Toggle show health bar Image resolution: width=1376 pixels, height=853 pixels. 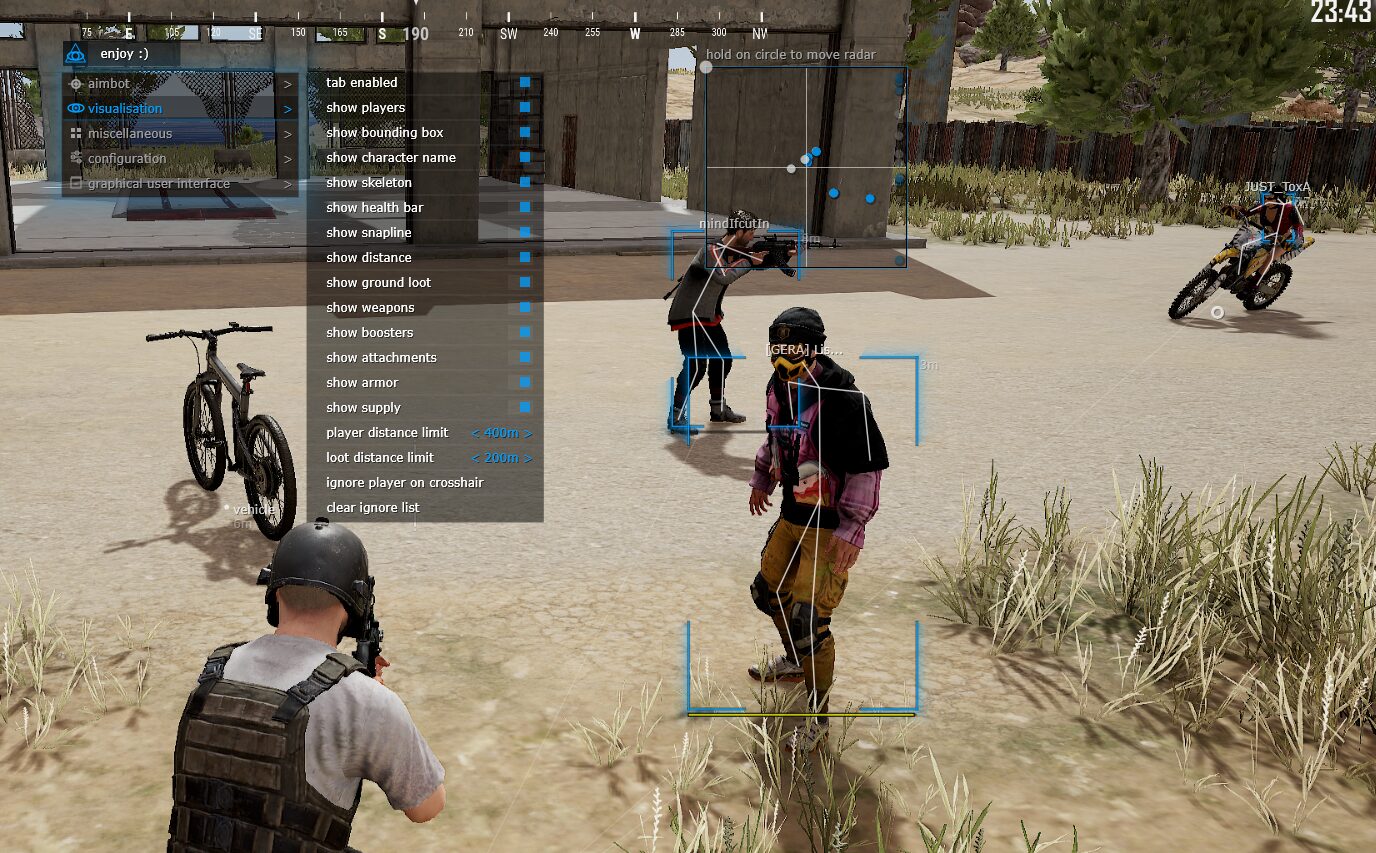tap(525, 207)
